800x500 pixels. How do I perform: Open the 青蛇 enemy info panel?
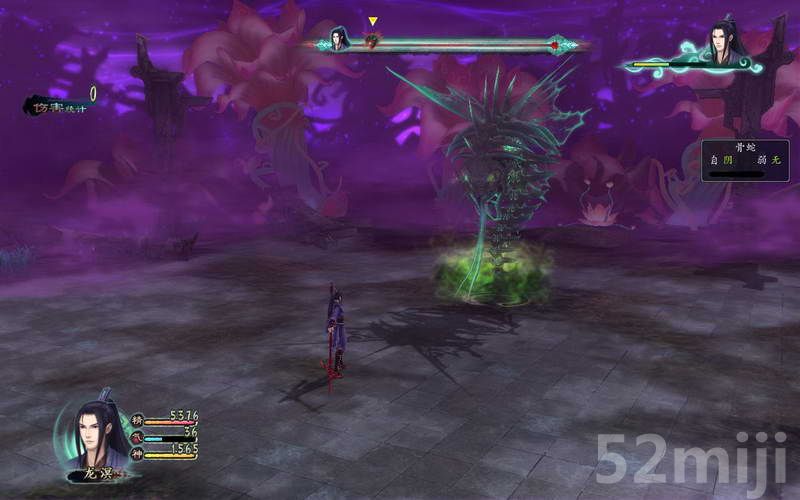[745, 160]
